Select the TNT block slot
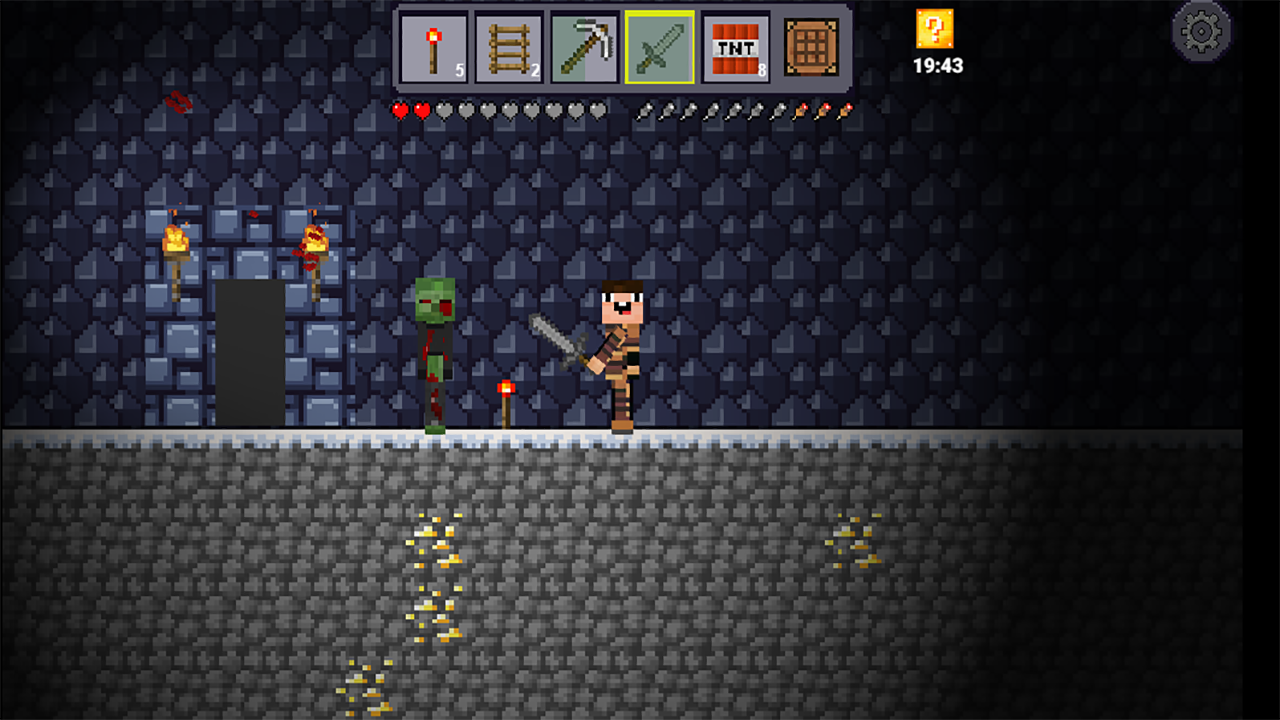This screenshot has height=720, width=1280. pyautogui.click(x=735, y=46)
